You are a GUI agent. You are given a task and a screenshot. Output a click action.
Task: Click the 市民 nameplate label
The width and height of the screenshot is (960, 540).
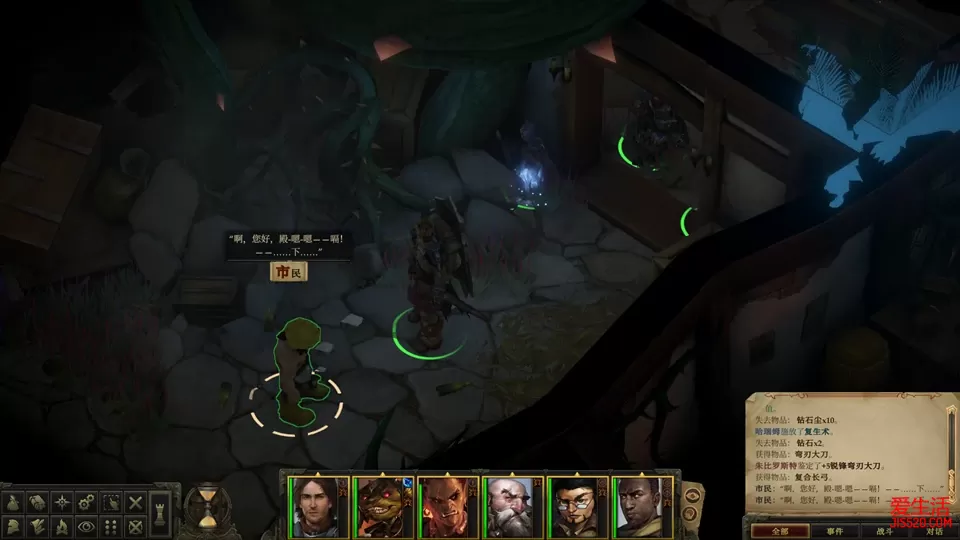tap(288, 271)
